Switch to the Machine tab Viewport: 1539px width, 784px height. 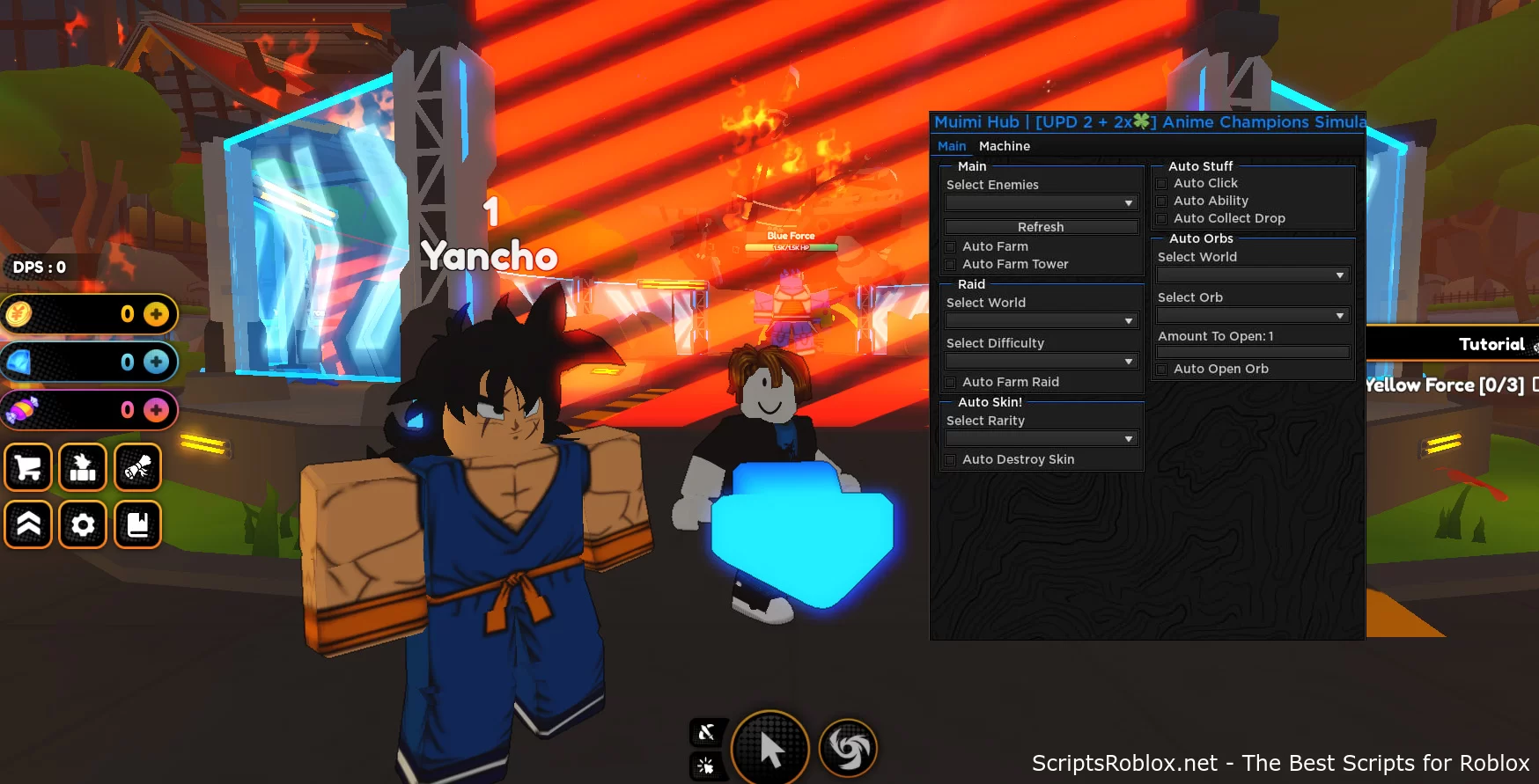pyautogui.click(x=1005, y=146)
